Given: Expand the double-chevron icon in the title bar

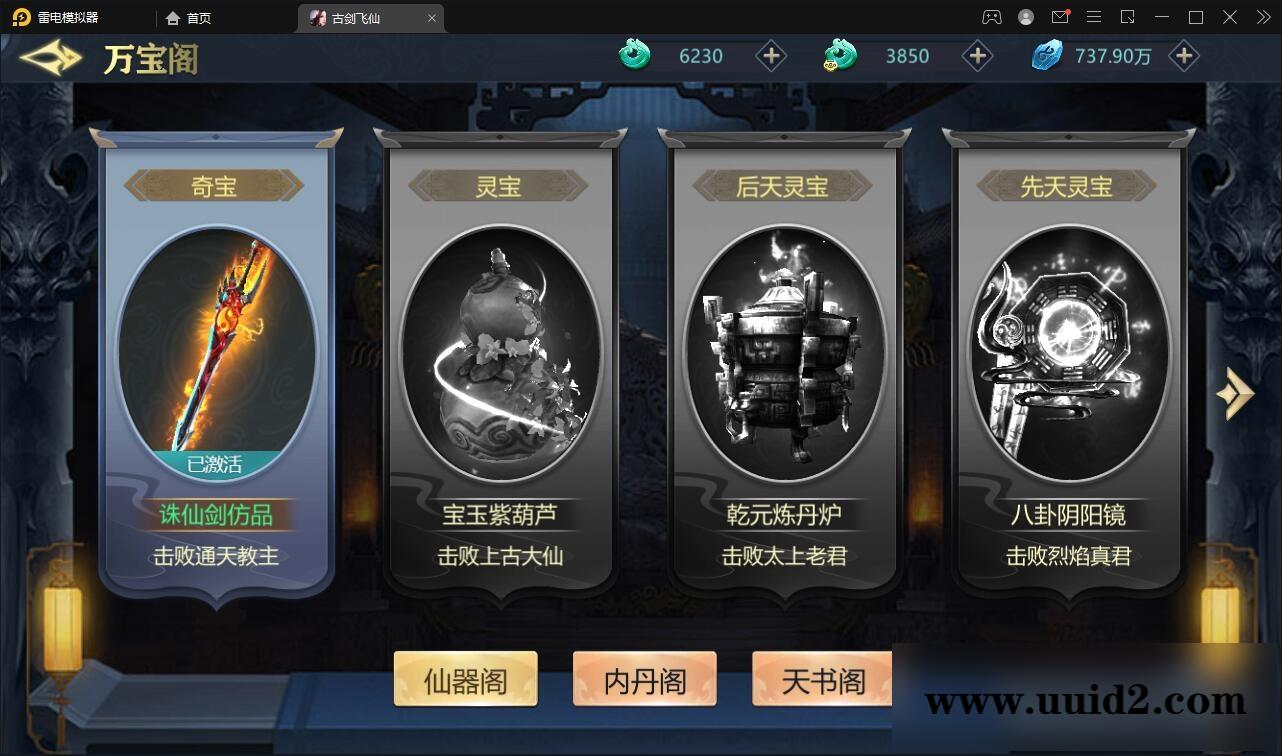Looking at the screenshot, I should coord(1262,17).
